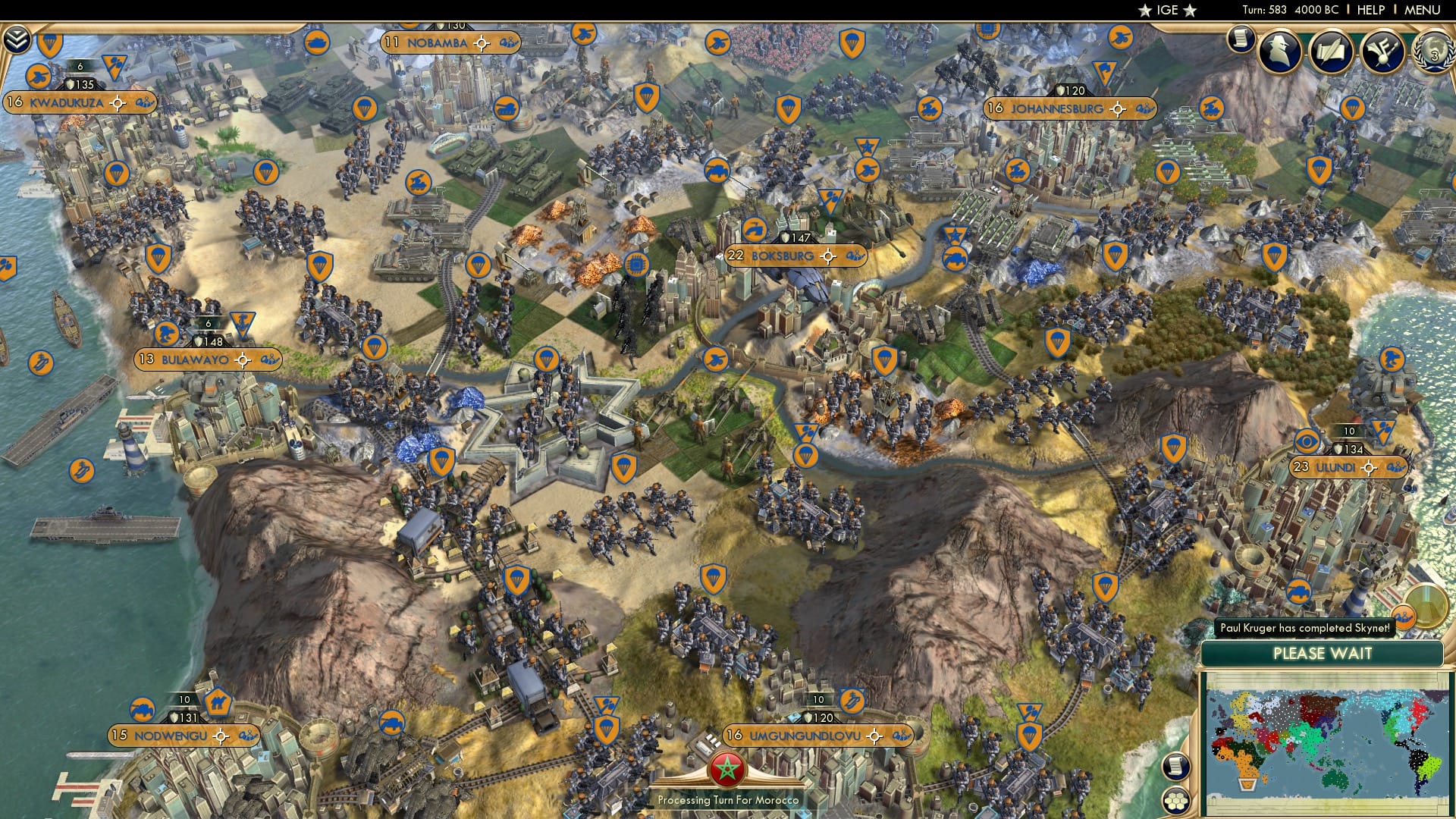Toggle citizen focus crosshair on Nodwengu's banner

click(x=220, y=734)
